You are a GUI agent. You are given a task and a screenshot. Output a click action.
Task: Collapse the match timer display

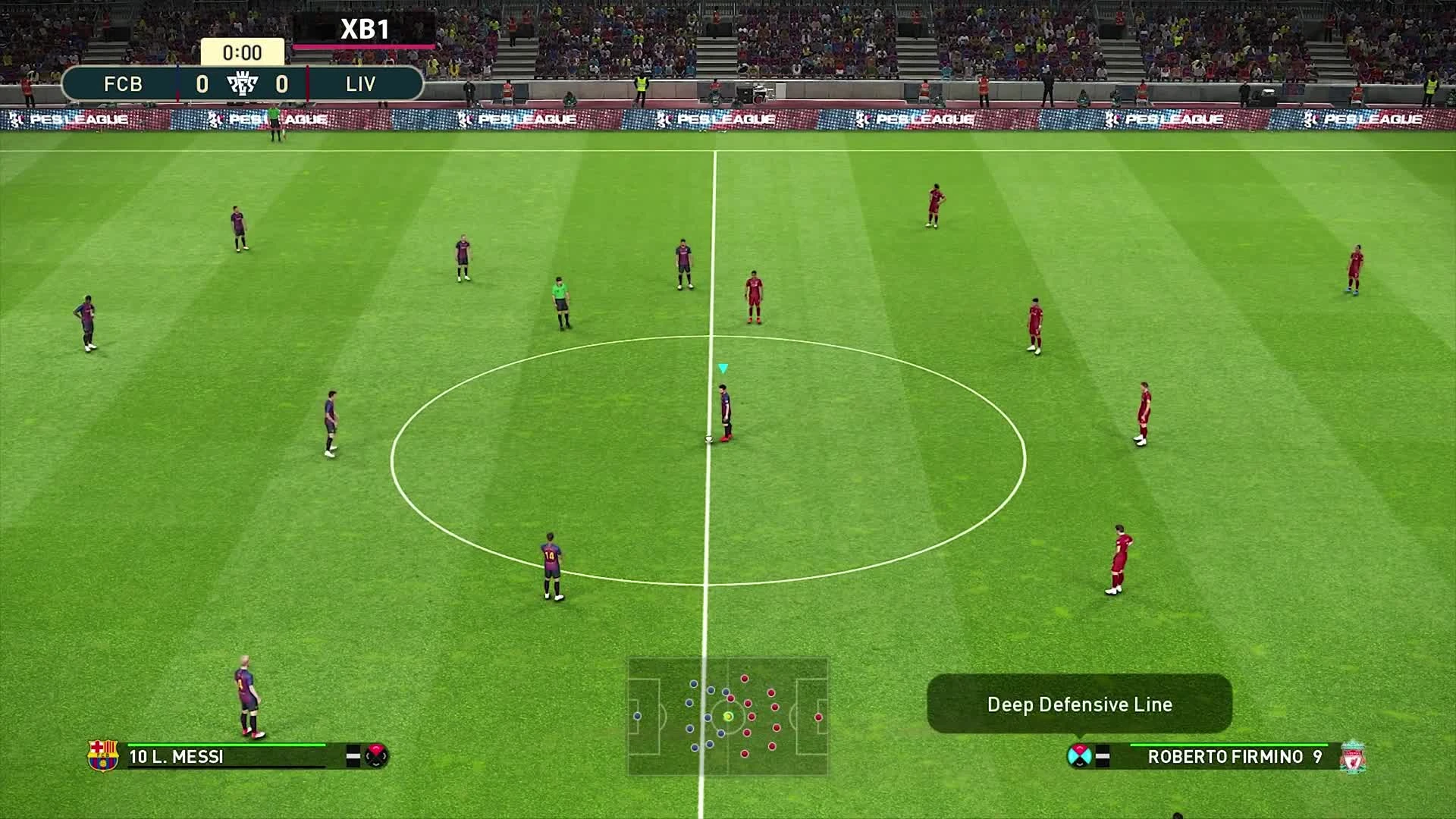point(244,53)
